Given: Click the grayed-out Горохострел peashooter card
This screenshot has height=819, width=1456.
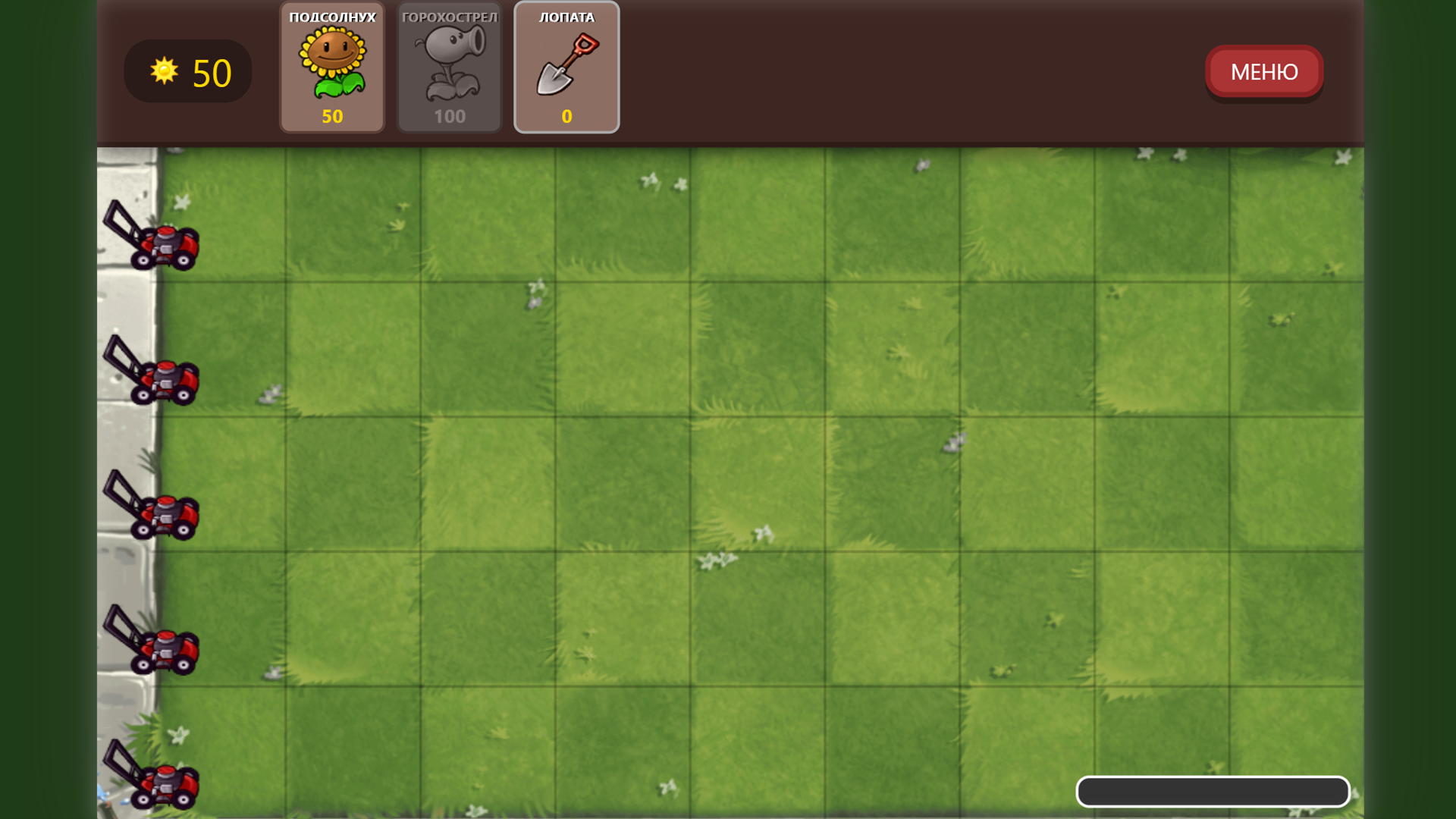Looking at the screenshot, I should click(449, 67).
